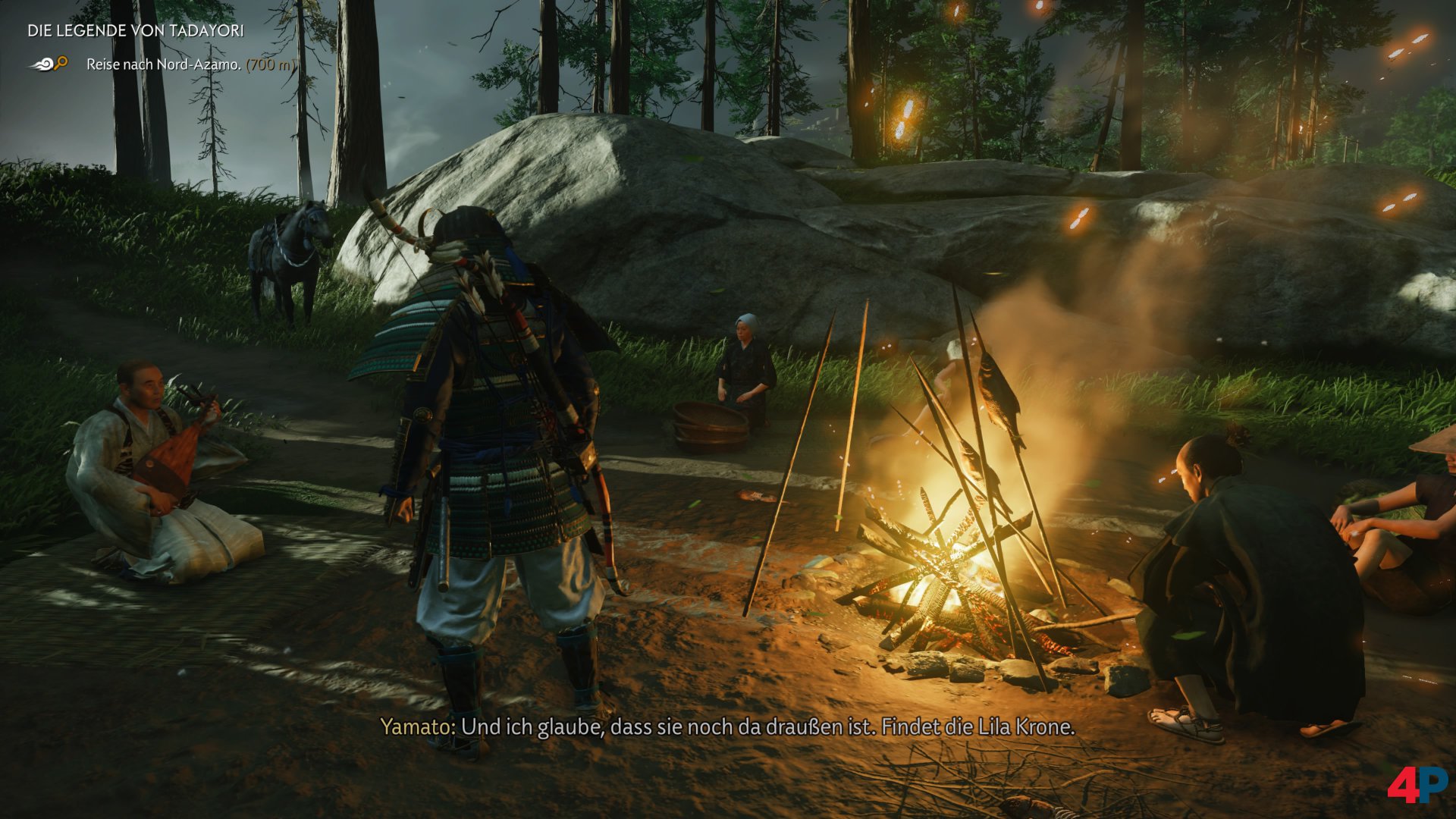Click the red and blue 4P logo
The image size is (1456, 819).
[x=1417, y=785]
